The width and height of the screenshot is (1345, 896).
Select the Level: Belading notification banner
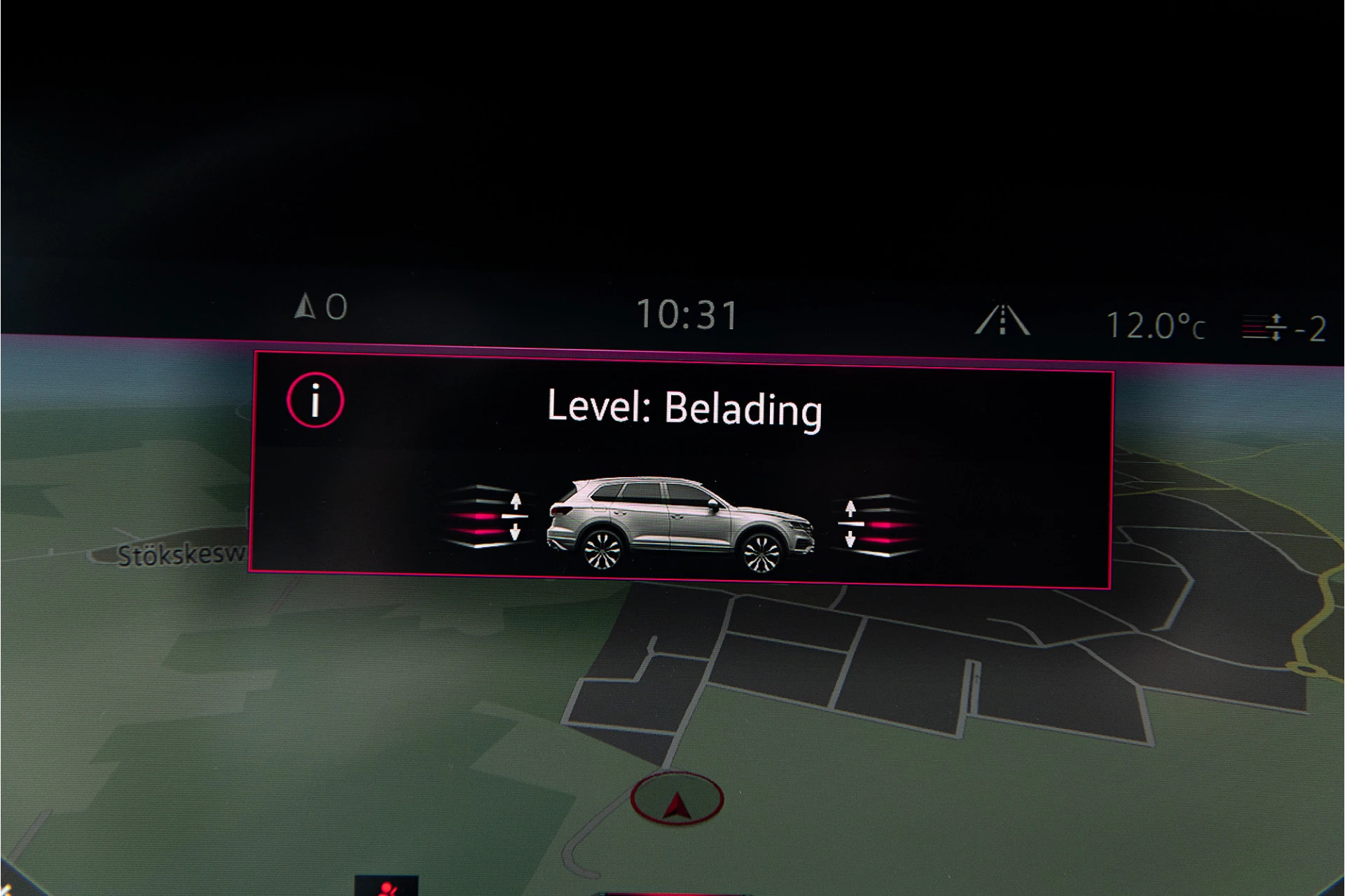[684, 408]
